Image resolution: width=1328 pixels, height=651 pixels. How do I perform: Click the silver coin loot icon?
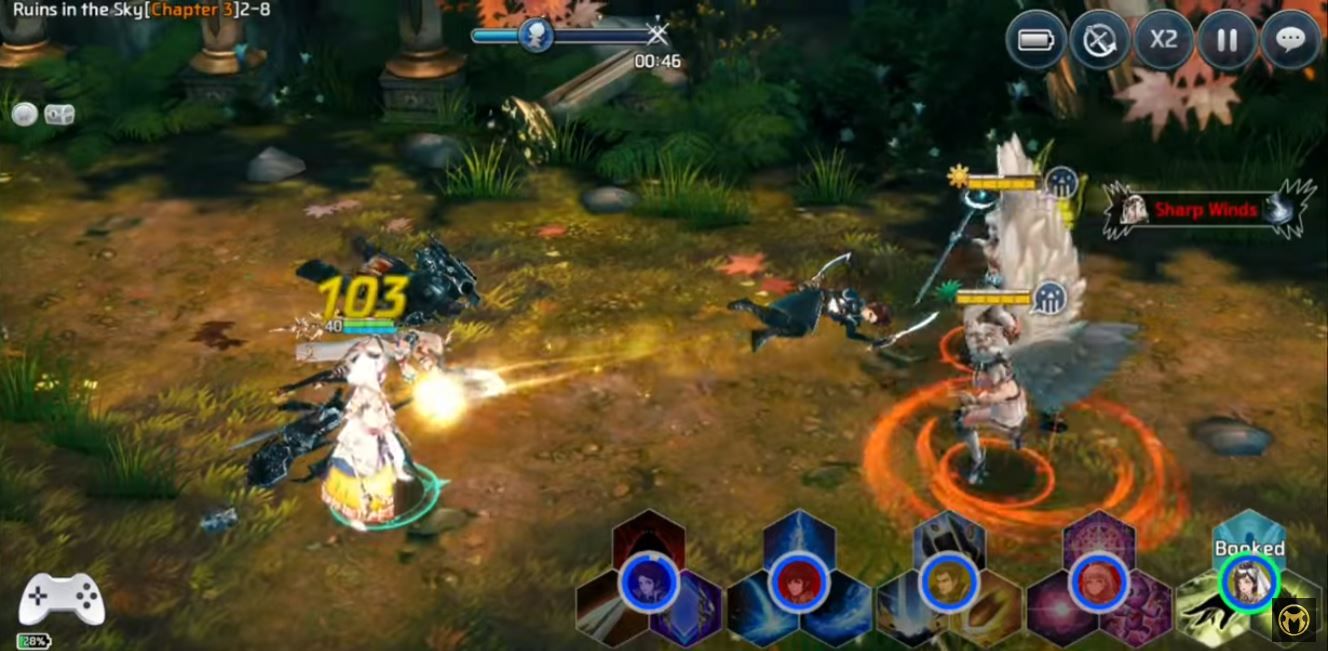24,115
